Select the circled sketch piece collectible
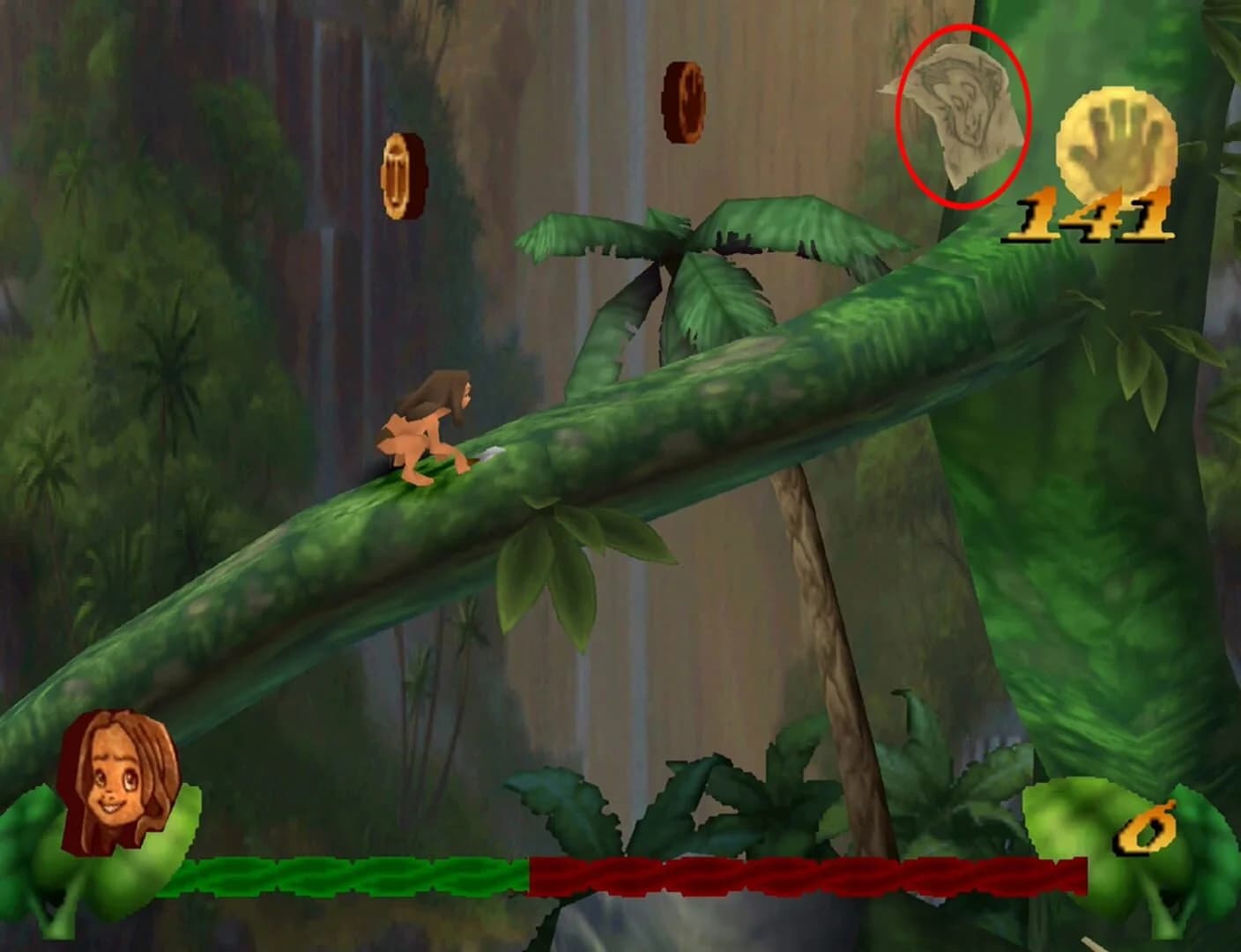 click(x=963, y=115)
